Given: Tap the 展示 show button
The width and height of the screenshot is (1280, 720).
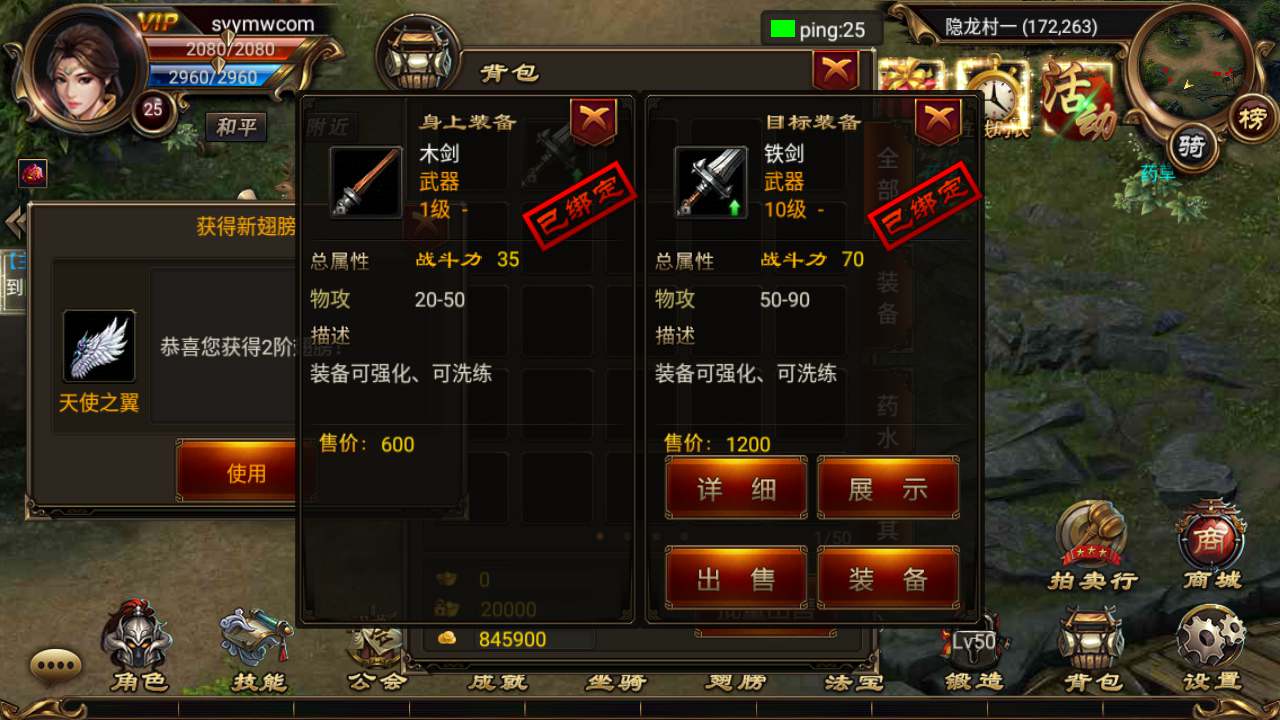Looking at the screenshot, I should point(888,488).
